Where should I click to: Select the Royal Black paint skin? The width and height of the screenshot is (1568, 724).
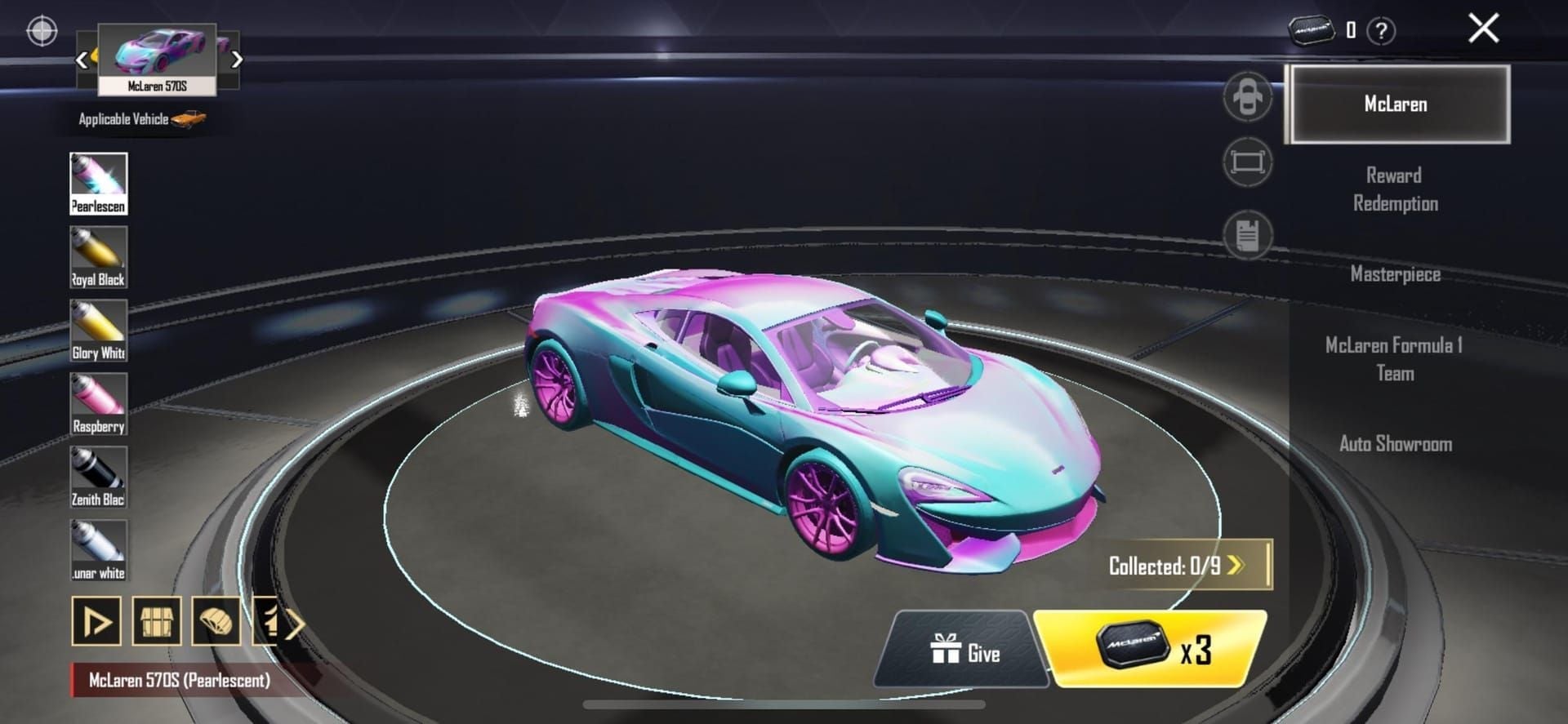pyautogui.click(x=99, y=257)
